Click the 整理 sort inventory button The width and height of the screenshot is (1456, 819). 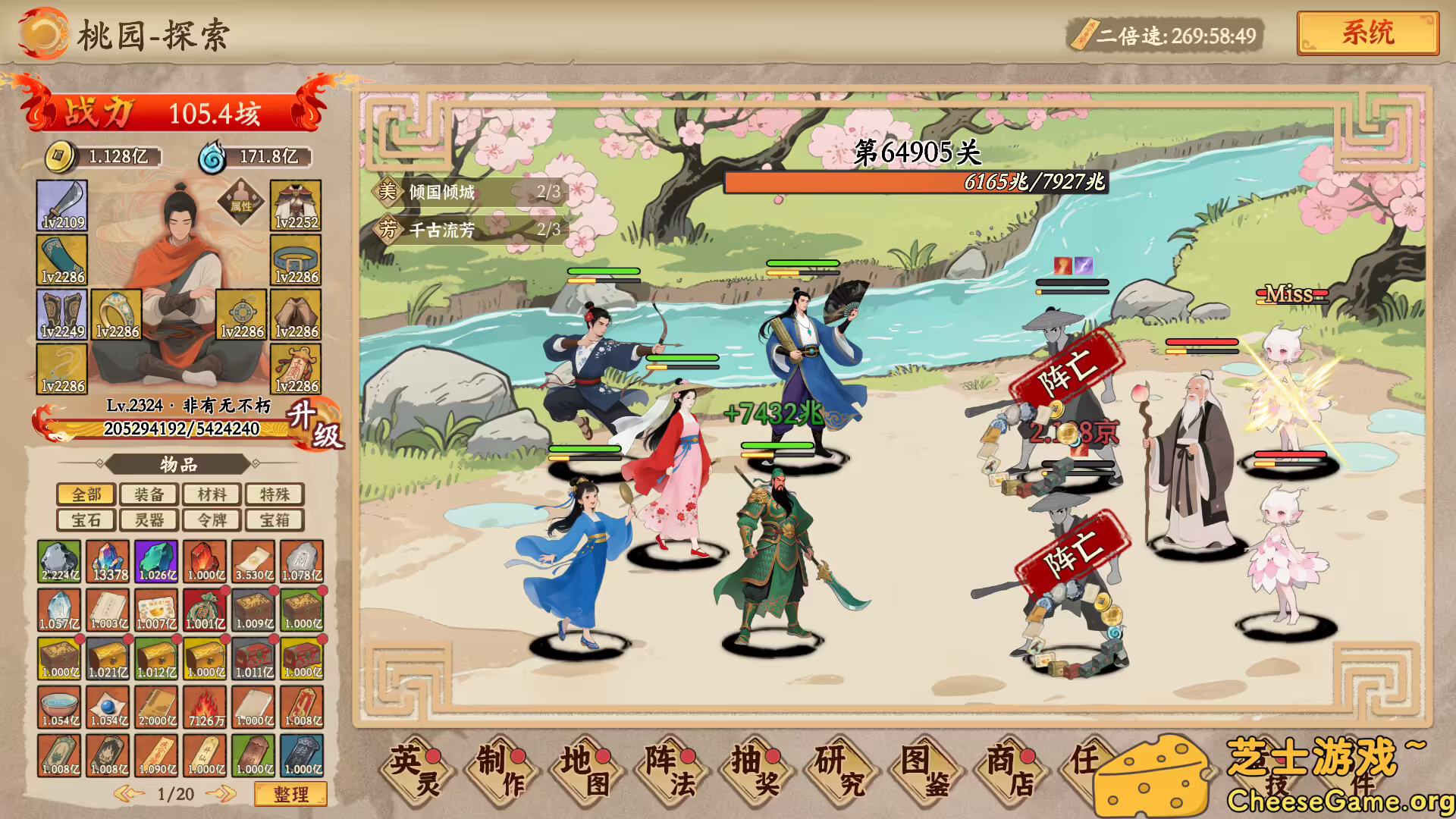(x=293, y=792)
